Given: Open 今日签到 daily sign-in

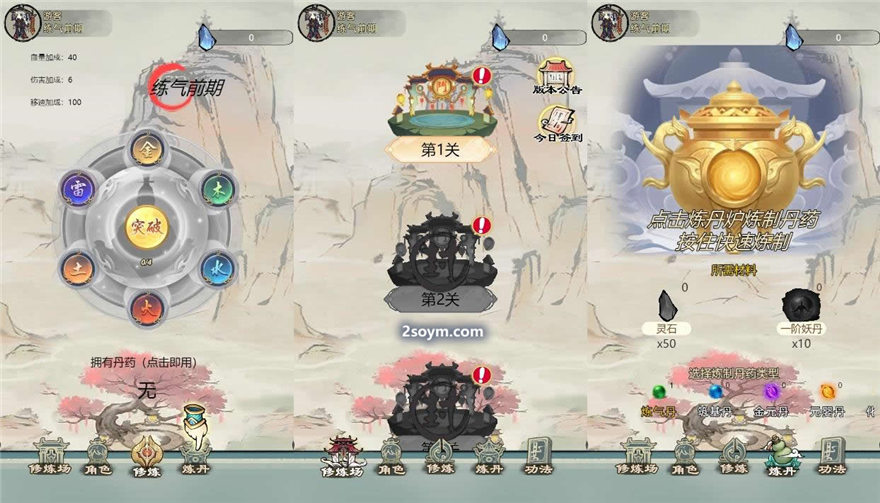Looking at the screenshot, I should coord(558,127).
